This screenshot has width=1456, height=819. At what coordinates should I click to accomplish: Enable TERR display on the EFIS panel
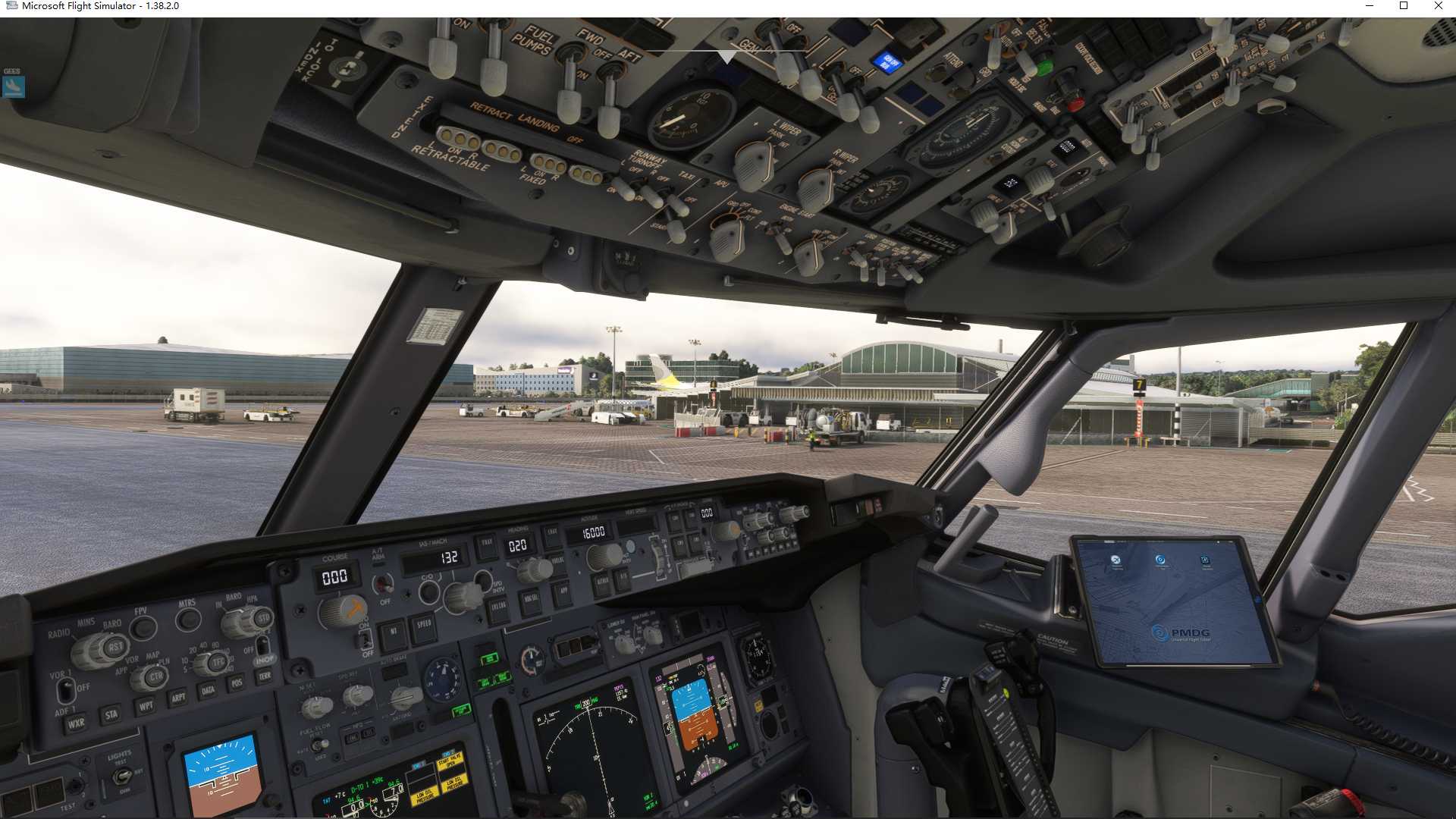[x=264, y=676]
